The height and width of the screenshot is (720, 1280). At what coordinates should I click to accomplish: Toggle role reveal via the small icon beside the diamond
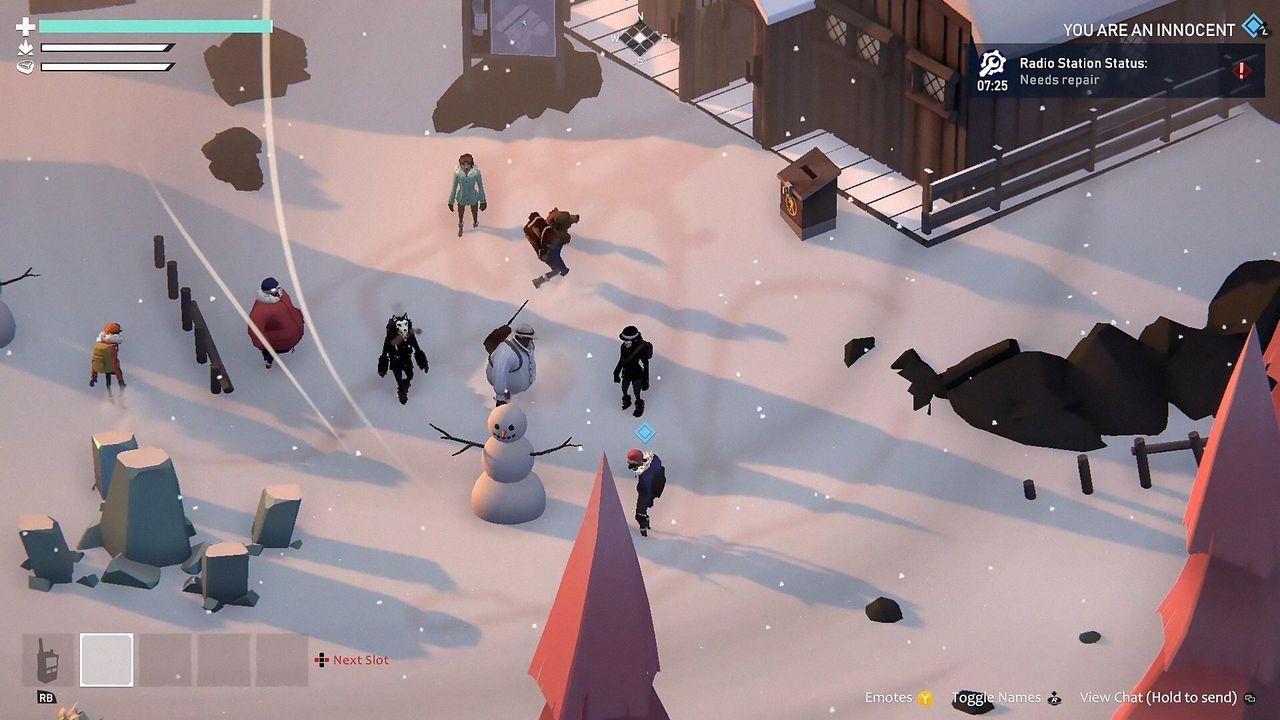click(x=1264, y=33)
